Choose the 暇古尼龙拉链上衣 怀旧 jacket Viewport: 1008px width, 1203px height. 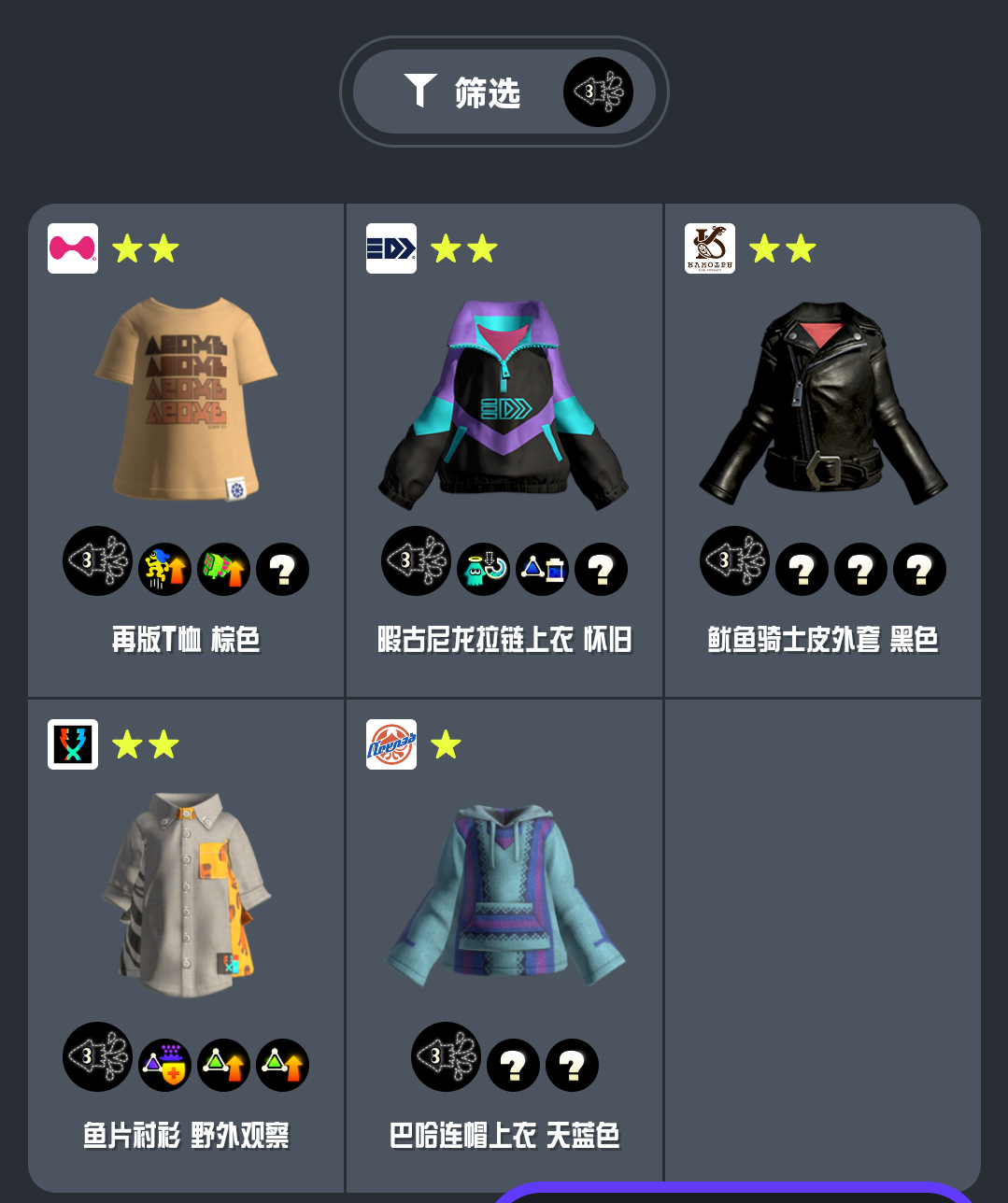(504, 403)
